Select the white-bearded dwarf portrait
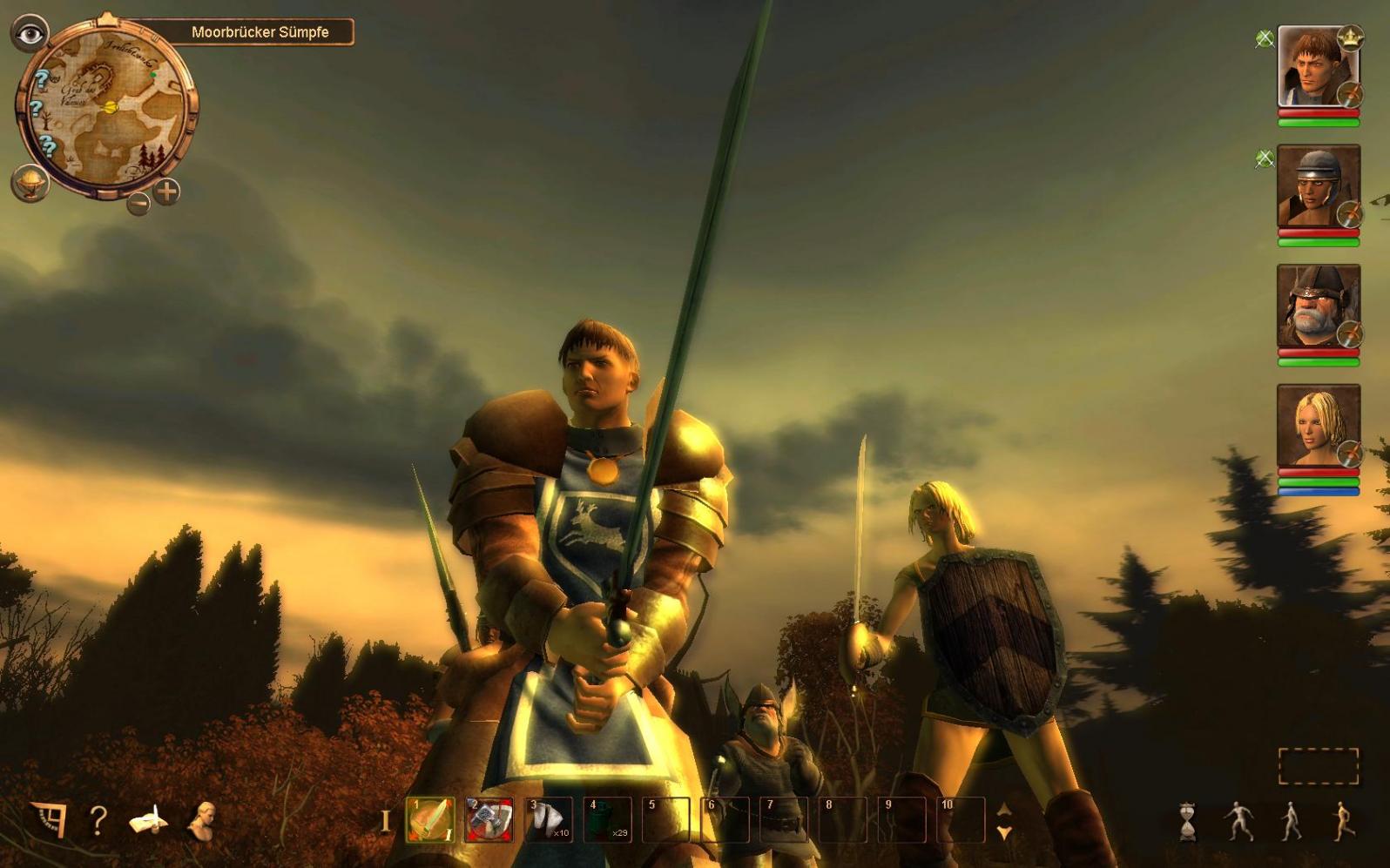 coord(1317,306)
